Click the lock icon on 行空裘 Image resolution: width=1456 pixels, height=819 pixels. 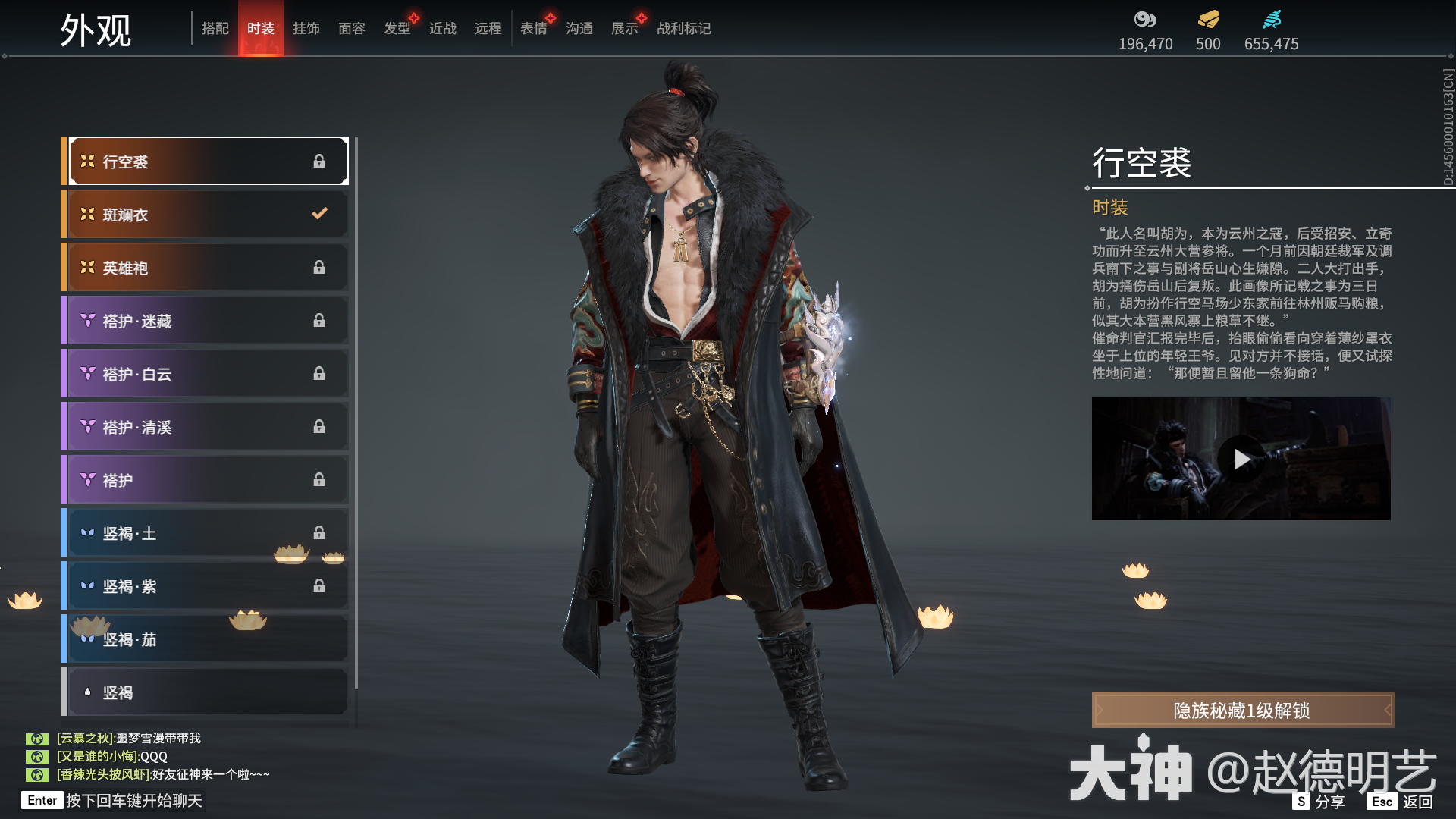pos(319,161)
